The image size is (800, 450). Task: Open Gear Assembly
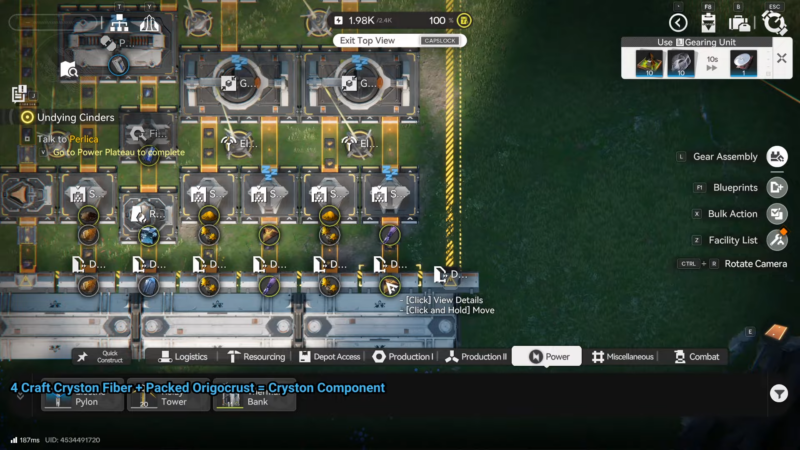point(777,156)
